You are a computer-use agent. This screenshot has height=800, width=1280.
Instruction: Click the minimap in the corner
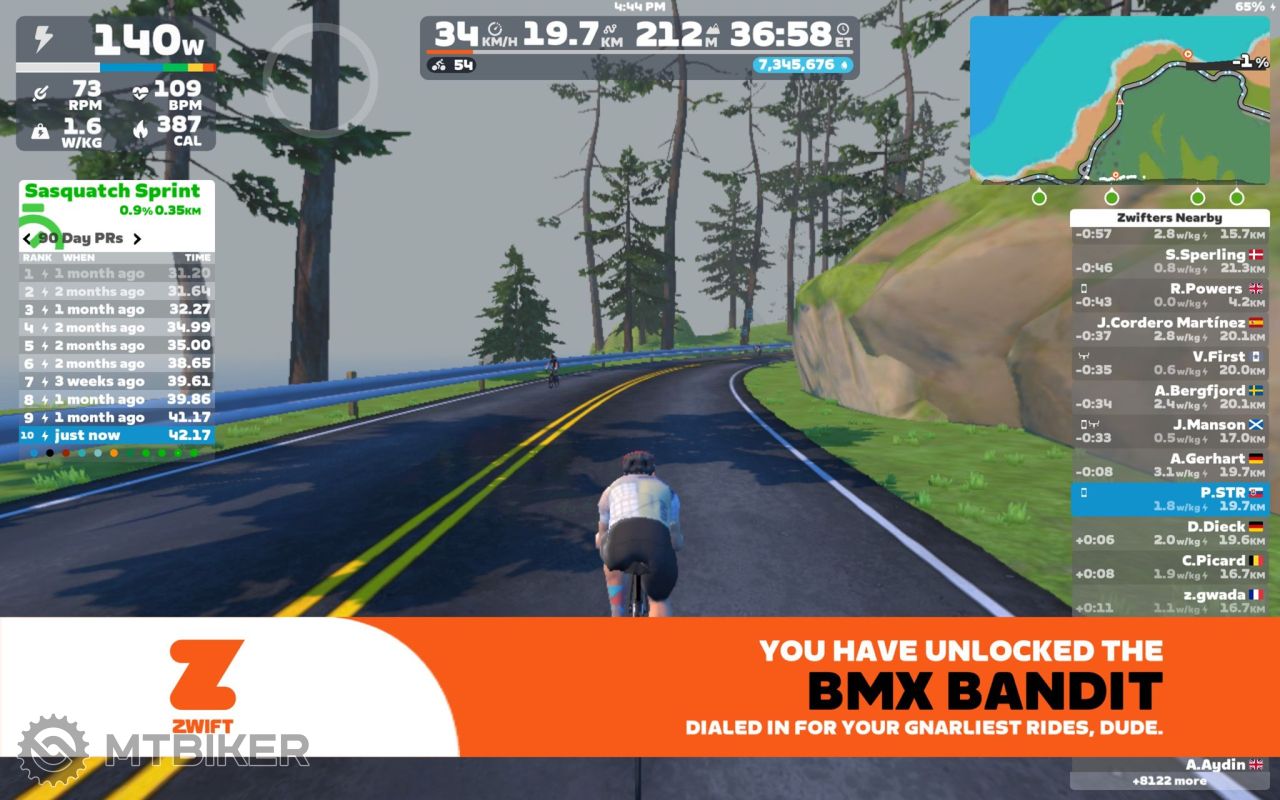(x=1118, y=100)
